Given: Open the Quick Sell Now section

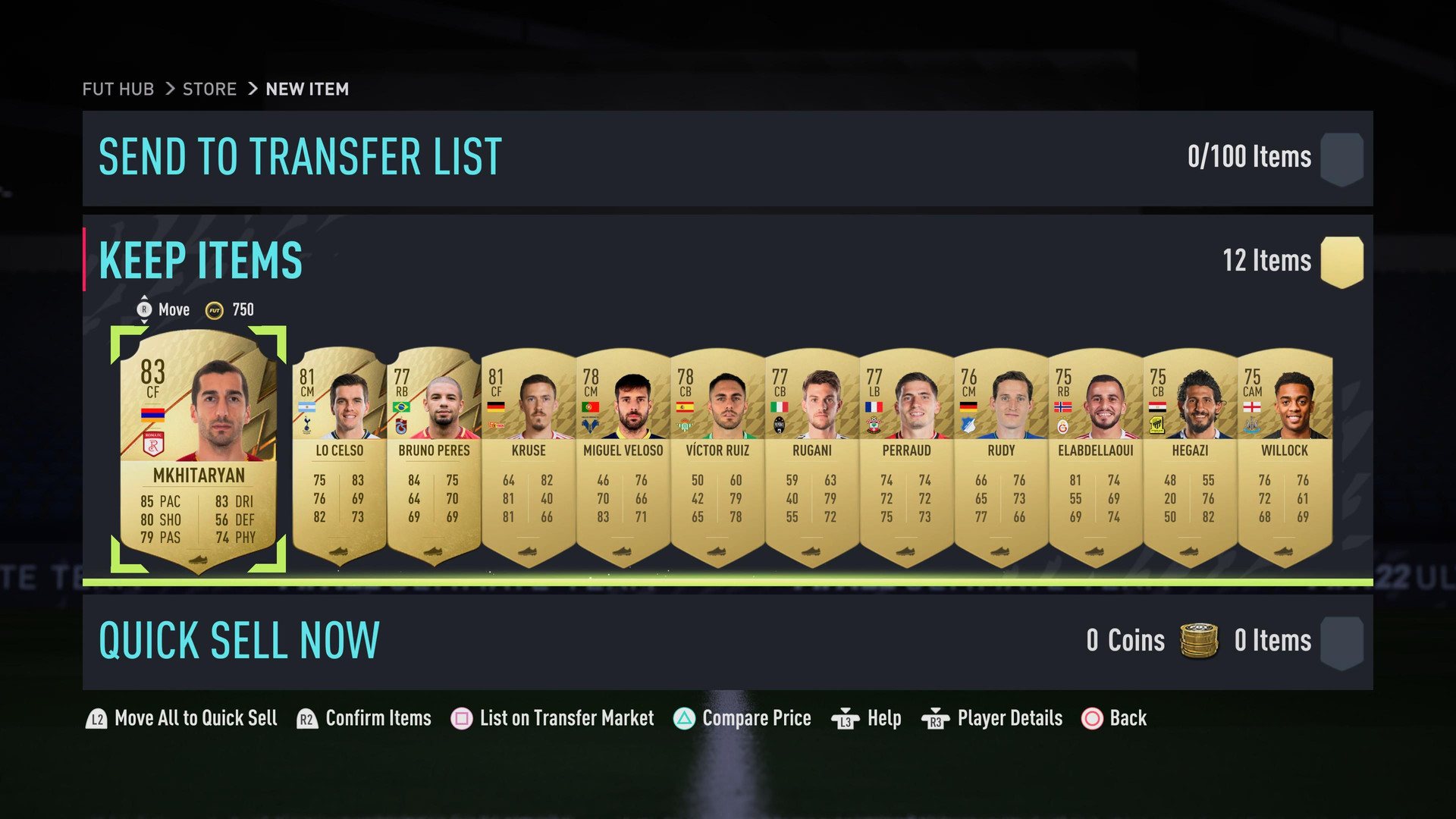Looking at the screenshot, I should click(239, 641).
